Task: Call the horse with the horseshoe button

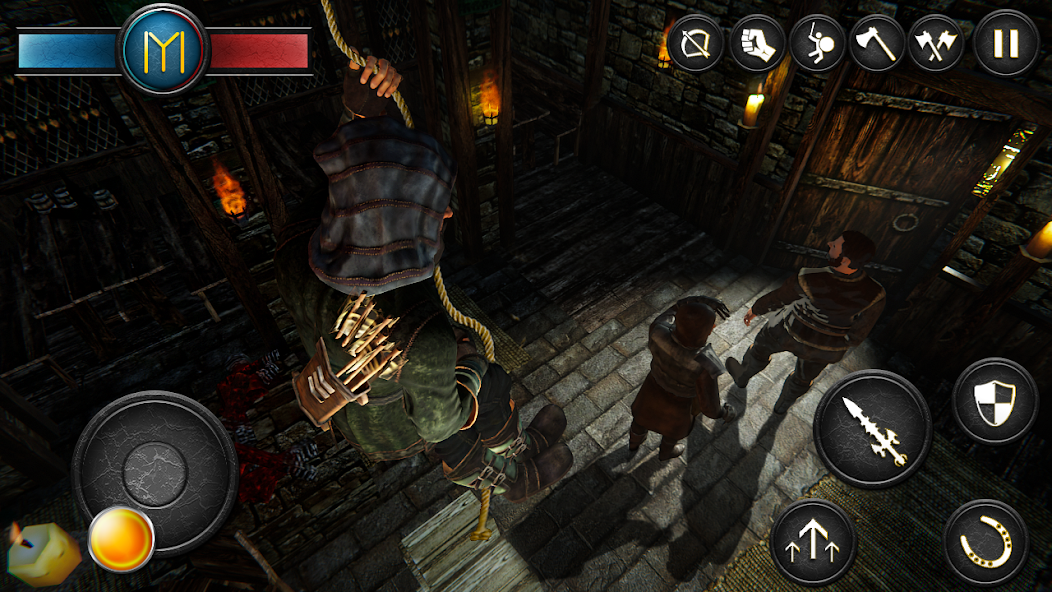Action: (986, 542)
